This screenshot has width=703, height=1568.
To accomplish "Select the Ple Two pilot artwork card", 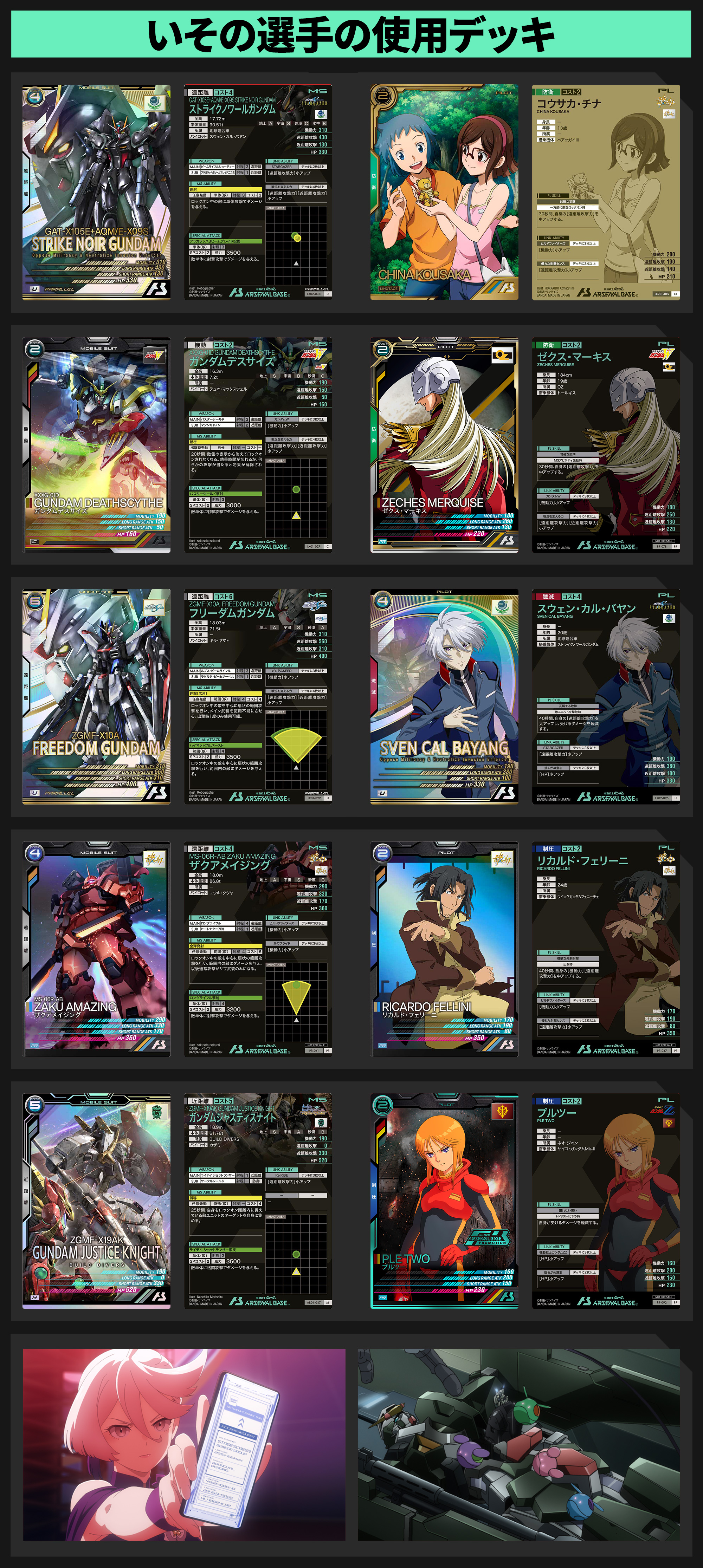I will [444, 1201].
